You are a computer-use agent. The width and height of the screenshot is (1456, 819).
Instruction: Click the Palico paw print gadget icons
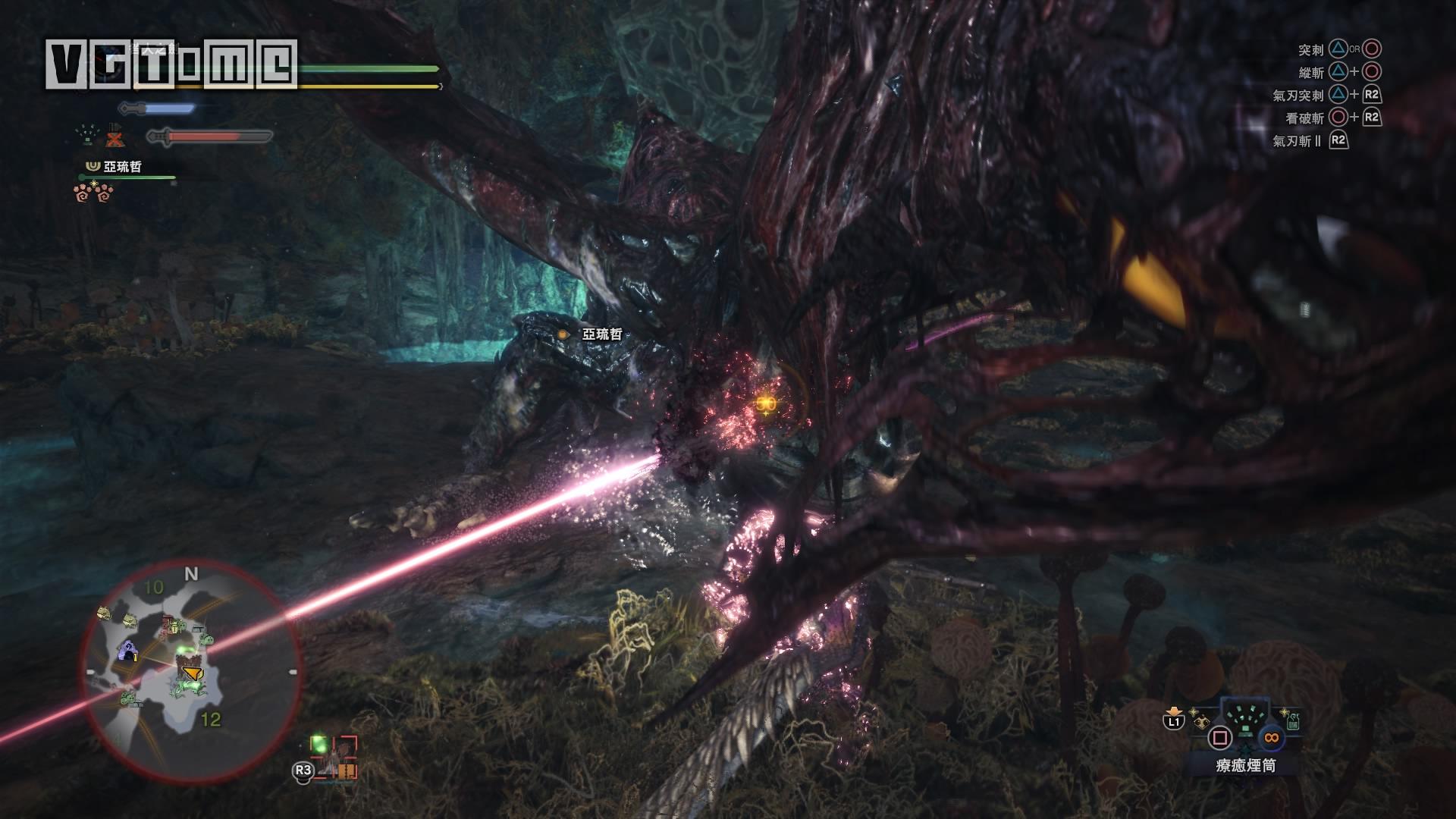click(x=93, y=194)
